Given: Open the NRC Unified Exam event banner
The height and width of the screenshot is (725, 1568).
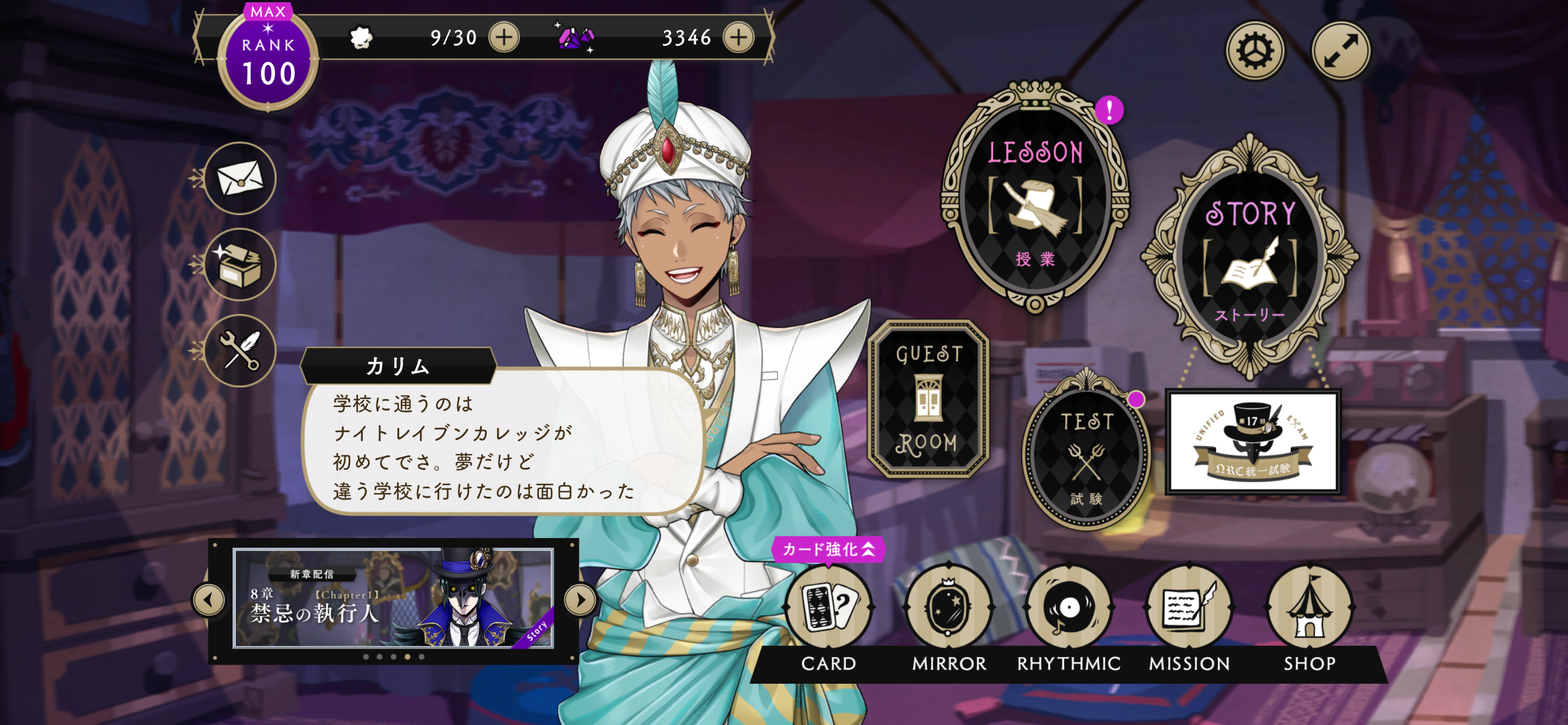Looking at the screenshot, I should pyautogui.click(x=1252, y=442).
